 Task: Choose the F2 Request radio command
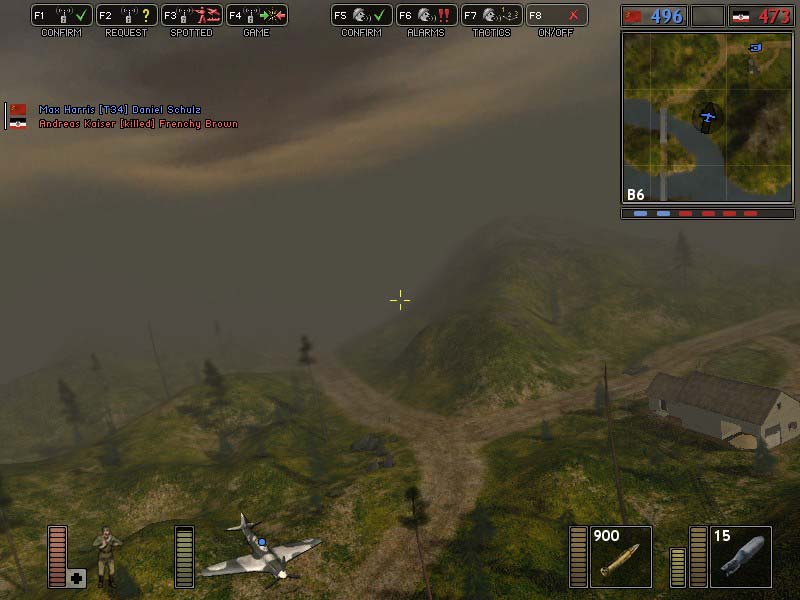(126, 16)
